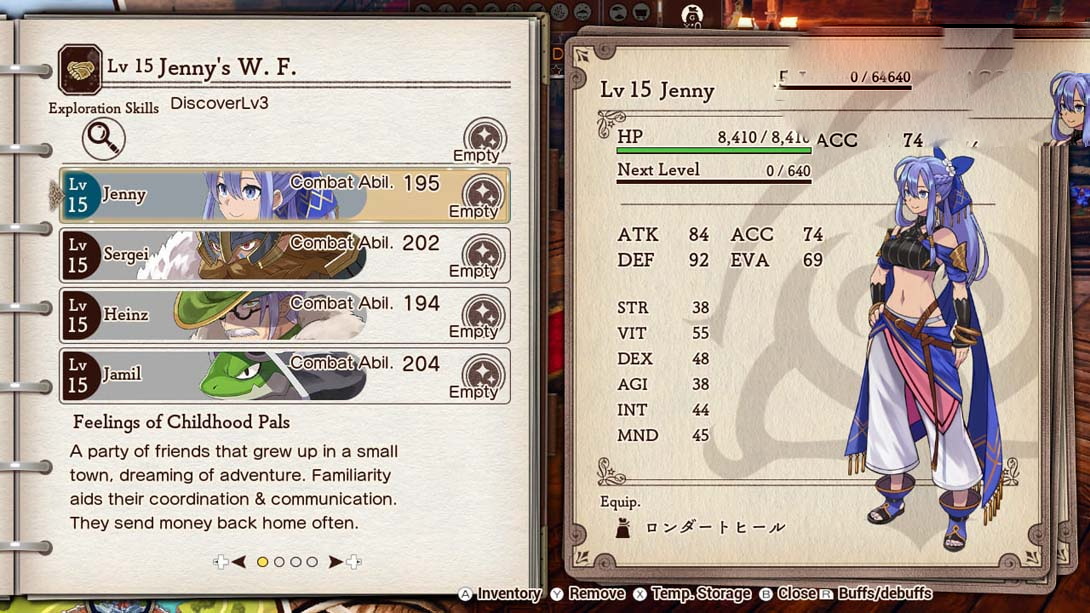Open Sergei's Empty skill slot
1090x613 pixels.
483,254
